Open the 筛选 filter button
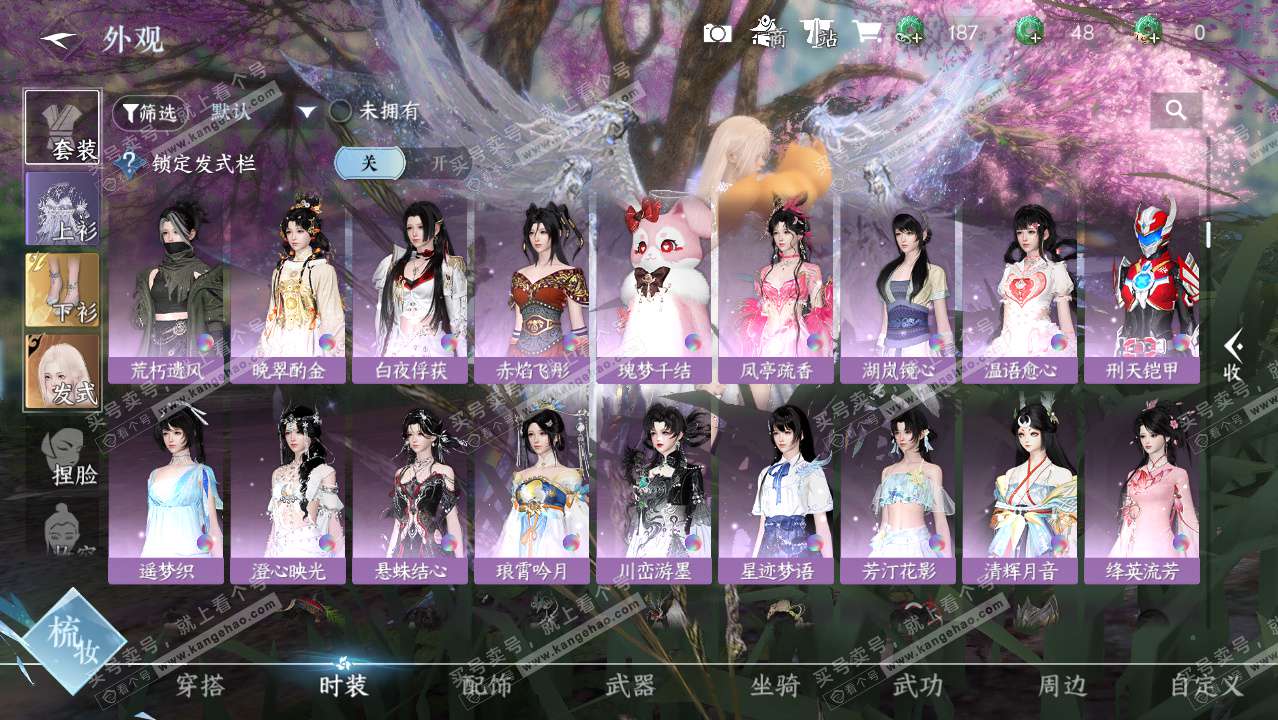This screenshot has height=720, width=1278. pyautogui.click(x=150, y=113)
